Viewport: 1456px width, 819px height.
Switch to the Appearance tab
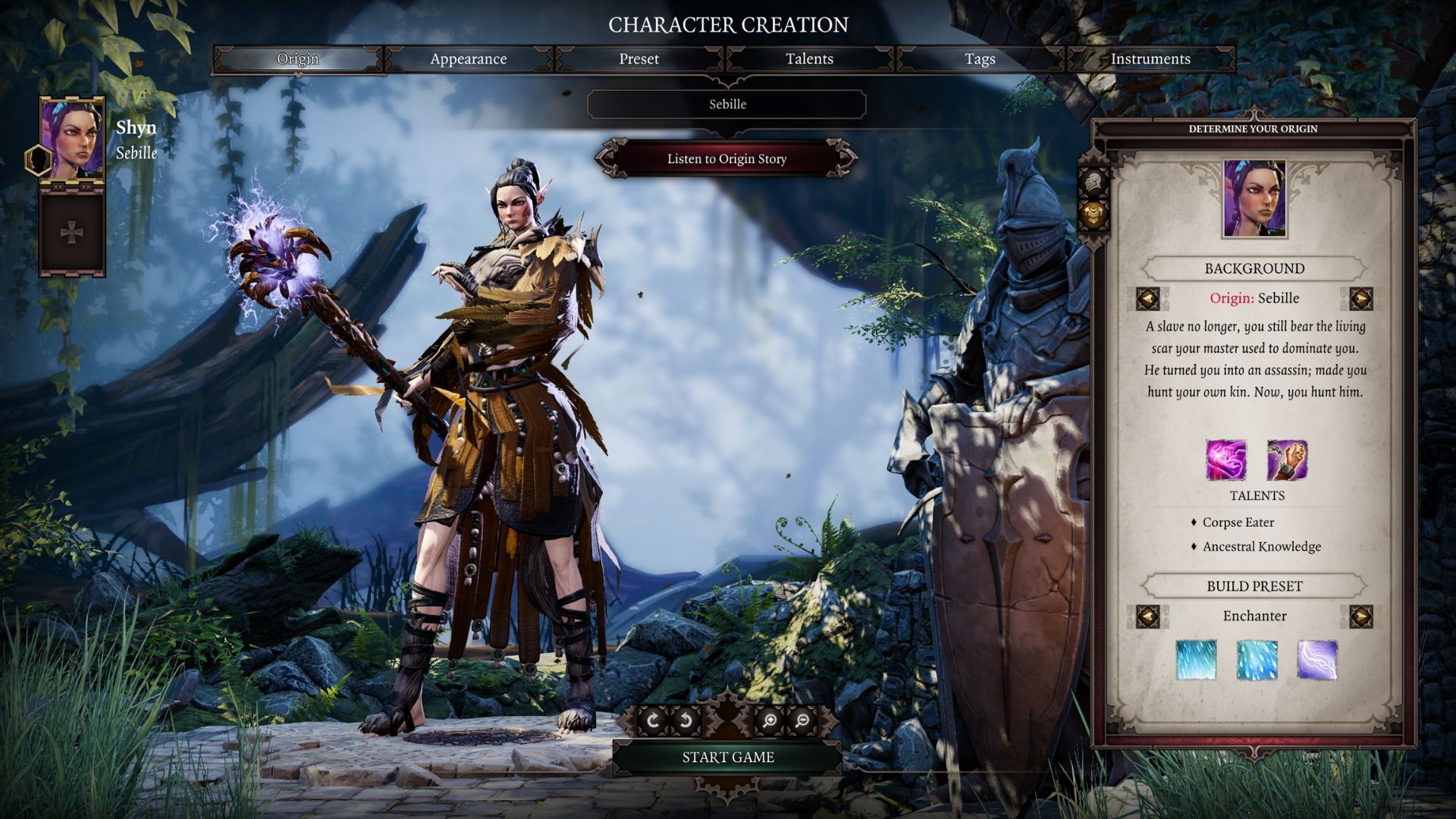click(468, 59)
